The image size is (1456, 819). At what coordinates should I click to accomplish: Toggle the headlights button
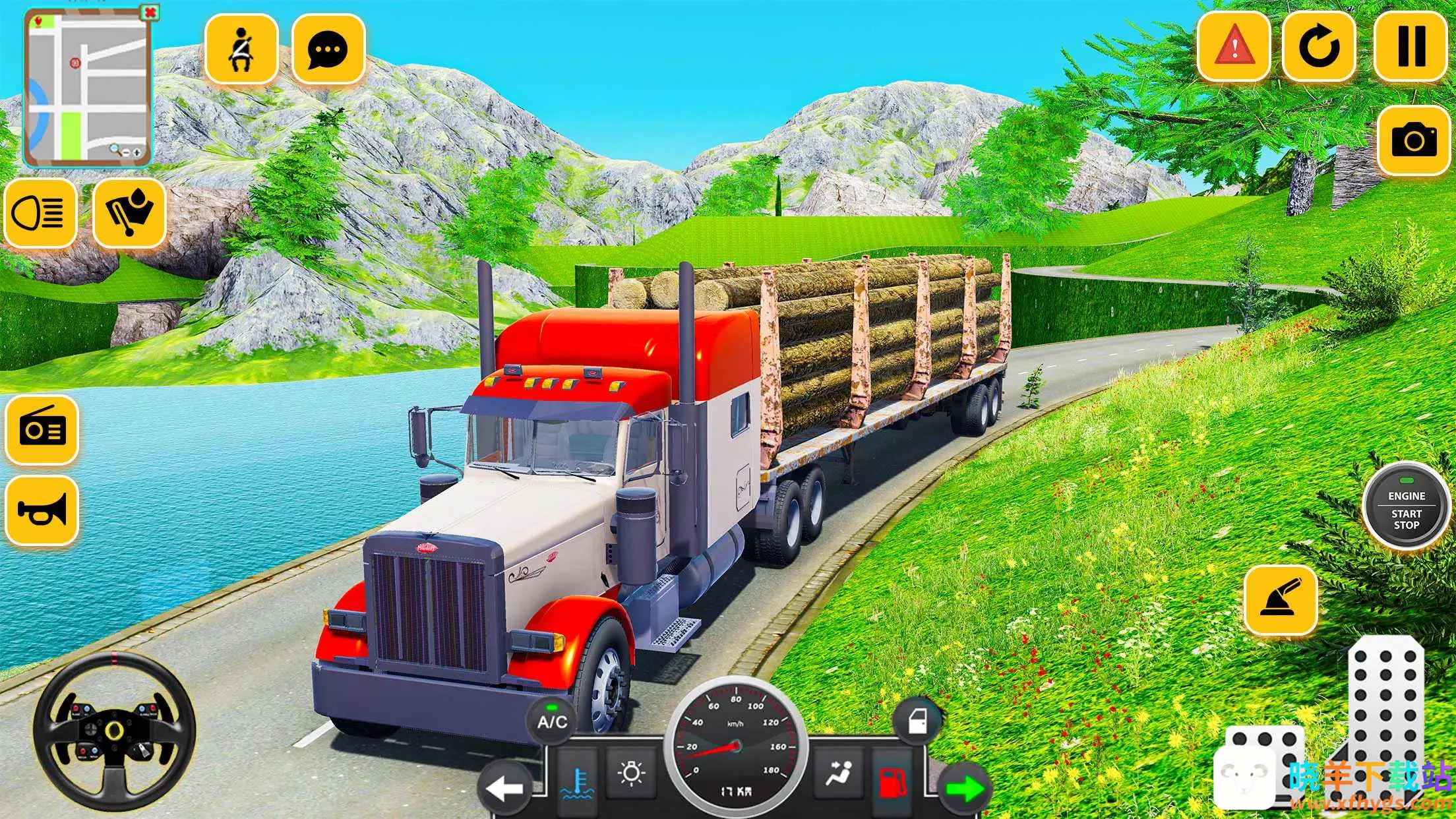pos(40,212)
